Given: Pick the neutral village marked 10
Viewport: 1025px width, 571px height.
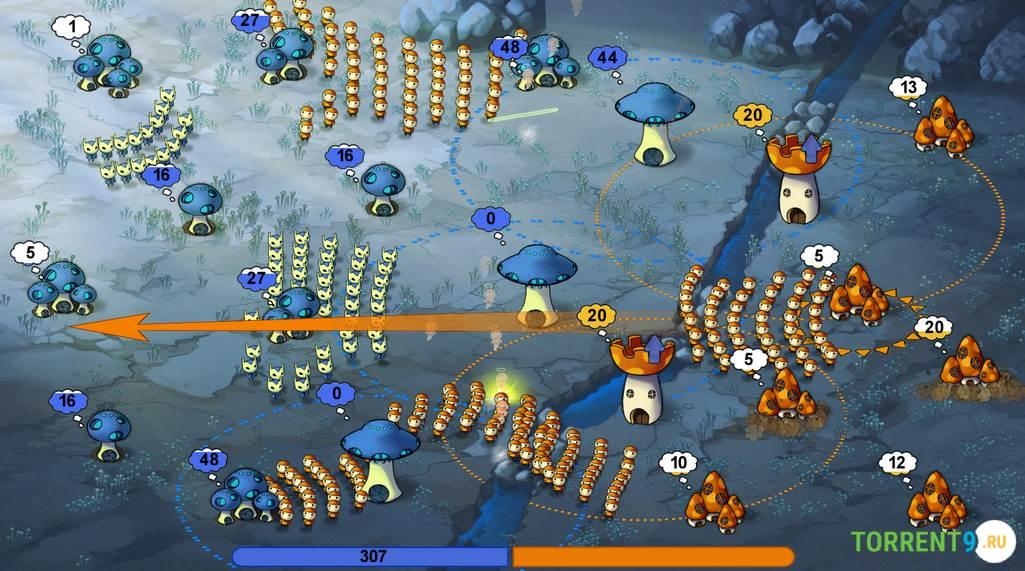Looking at the screenshot, I should pos(717,497).
